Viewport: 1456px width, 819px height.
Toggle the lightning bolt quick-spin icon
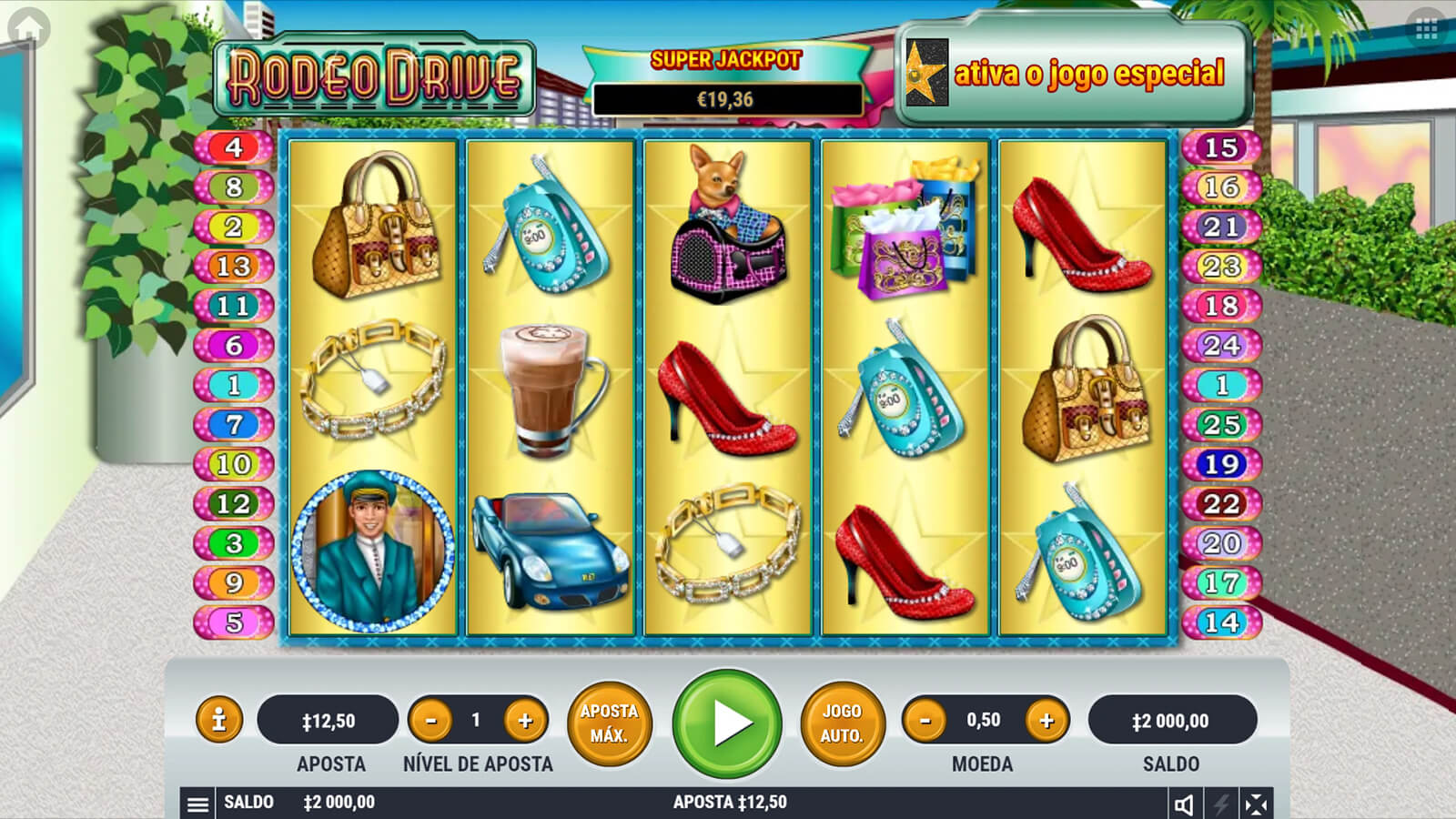(1220, 804)
